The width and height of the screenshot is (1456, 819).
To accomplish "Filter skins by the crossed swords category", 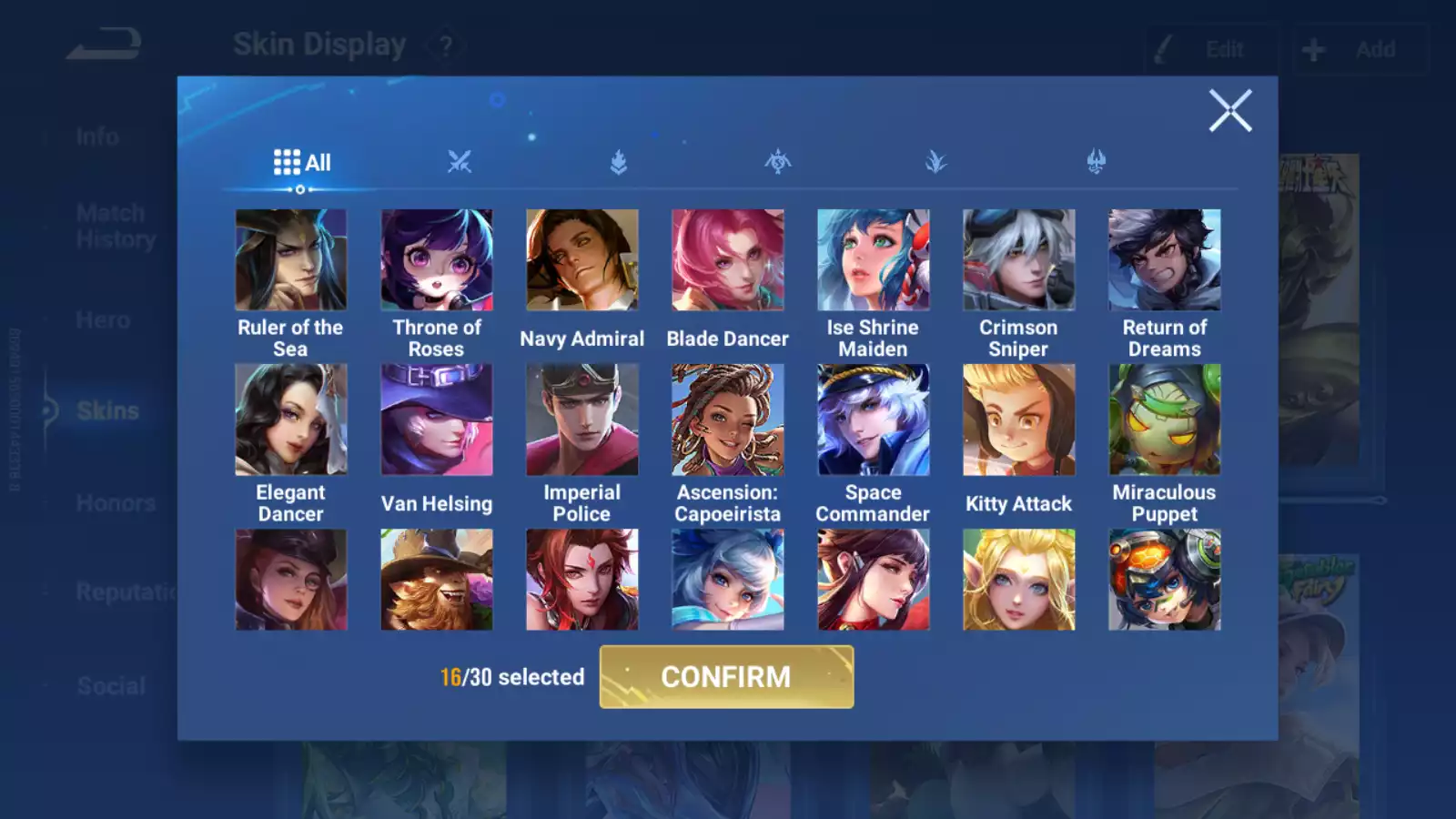I will coord(460,163).
